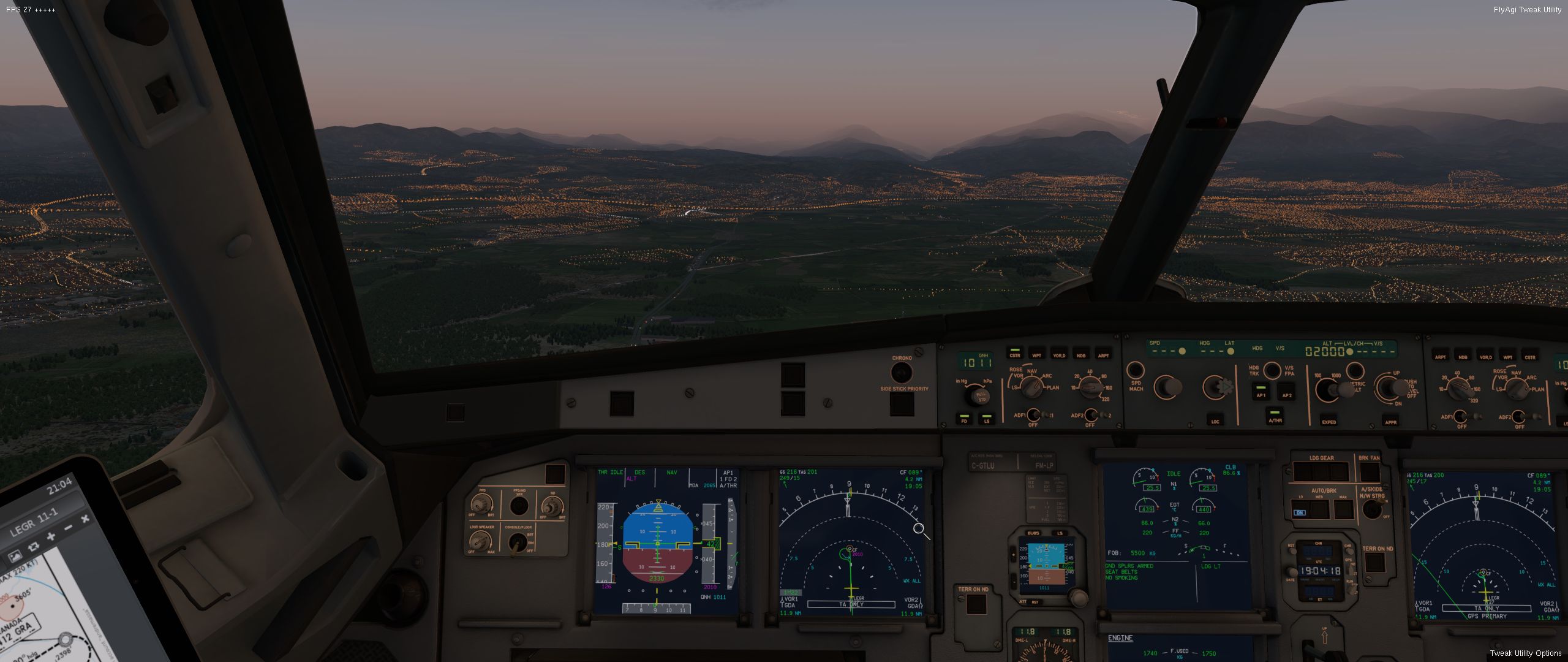
Task: Click the SPD MACH changeover button
Action: (1135, 370)
